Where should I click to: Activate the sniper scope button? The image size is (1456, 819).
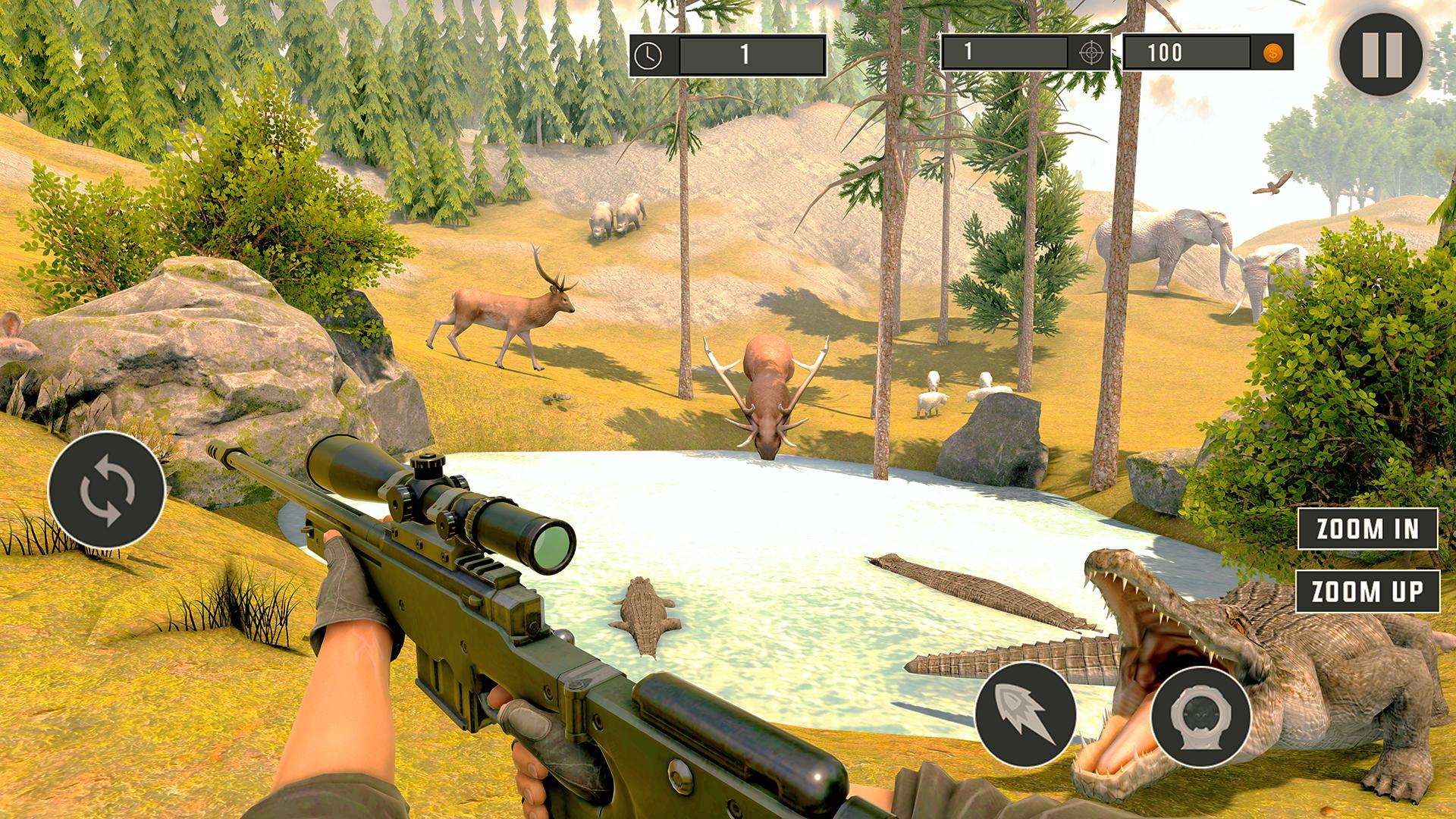pyautogui.click(x=1200, y=717)
